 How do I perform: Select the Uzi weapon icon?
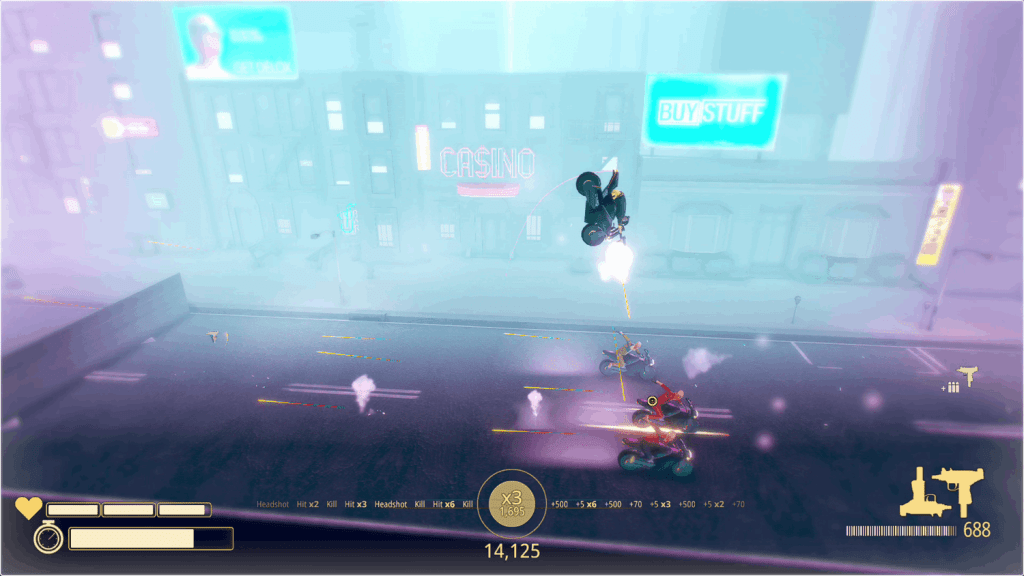[x=963, y=491]
